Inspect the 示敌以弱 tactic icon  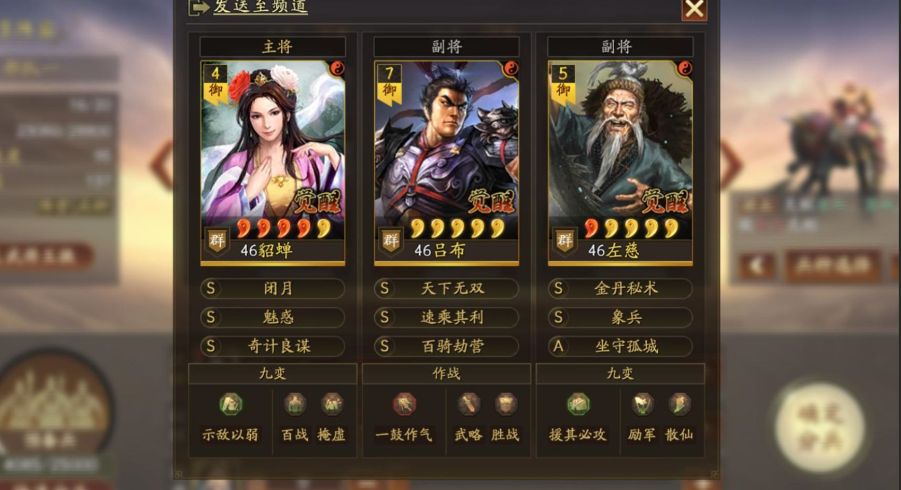point(231,404)
